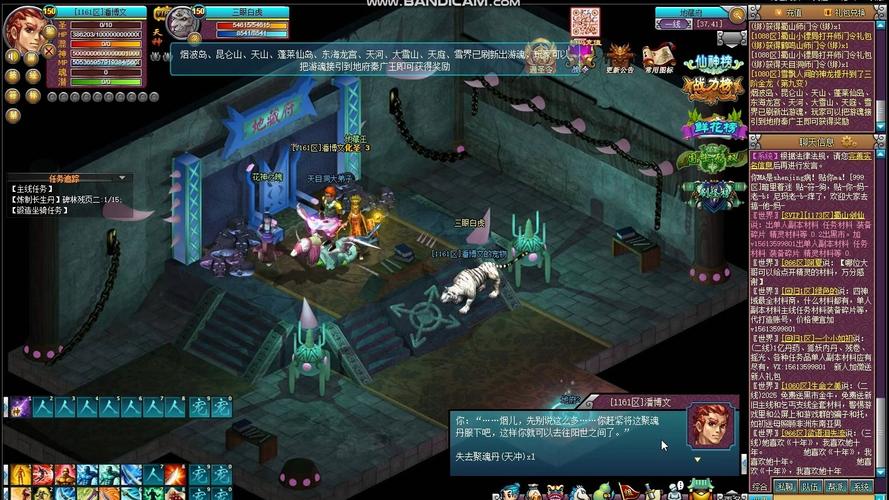889x500 pixels.
Task: Switch to the 私聊 private chat tab
Action: click(785, 486)
